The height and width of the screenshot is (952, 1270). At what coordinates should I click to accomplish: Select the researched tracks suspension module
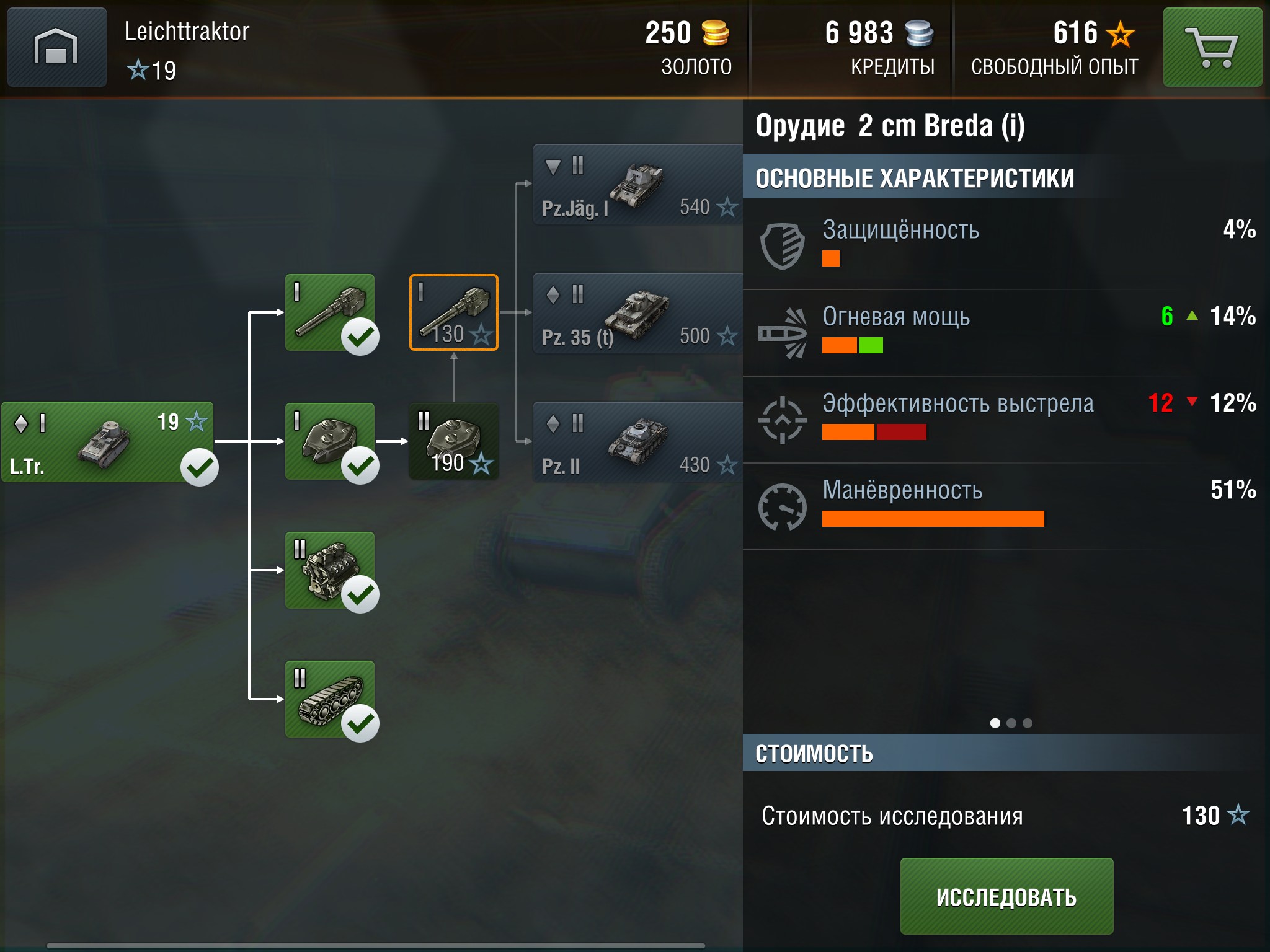click(330, 699)
